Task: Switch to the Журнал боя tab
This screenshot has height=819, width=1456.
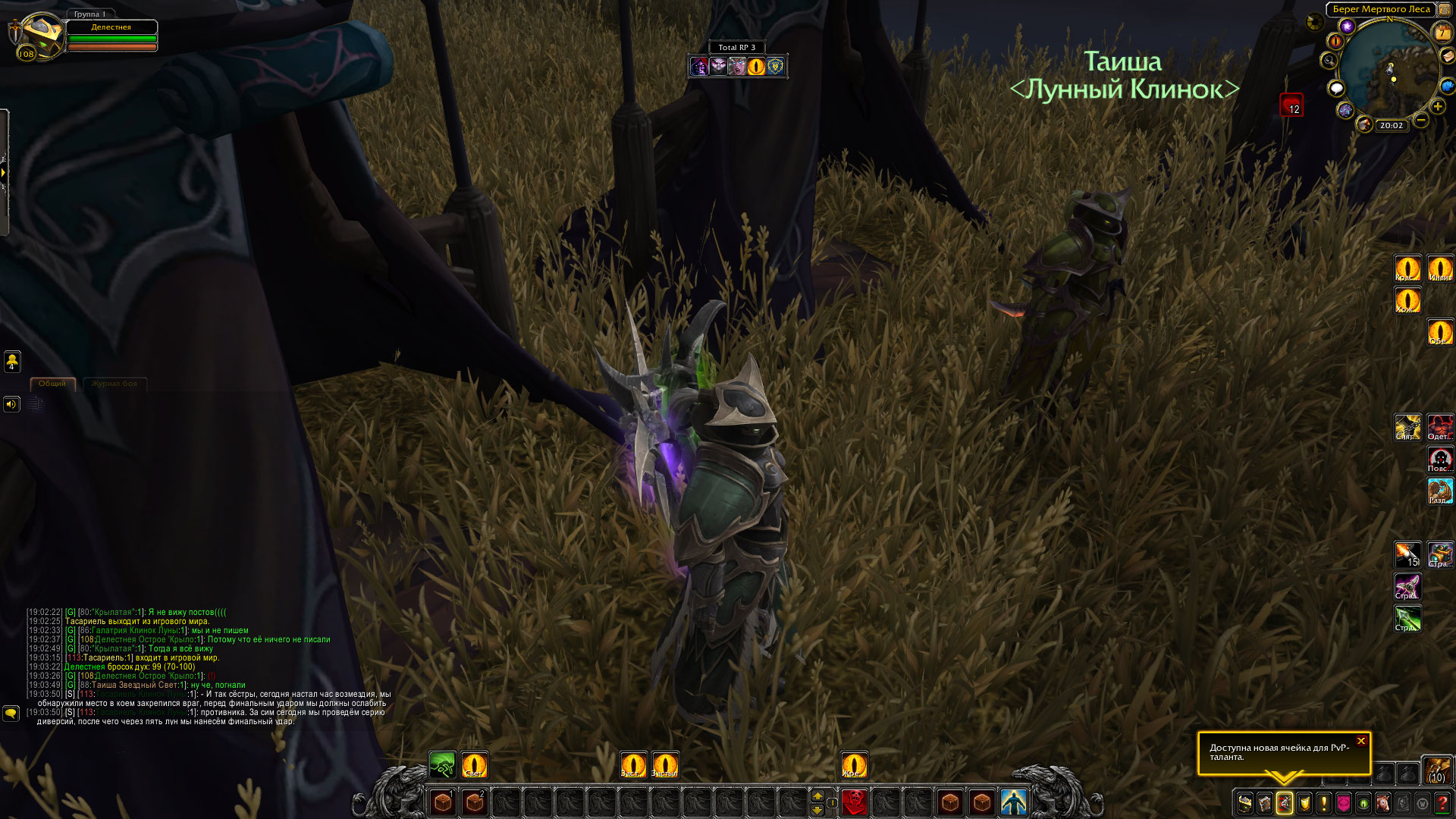Action: [x=115, y=384]
